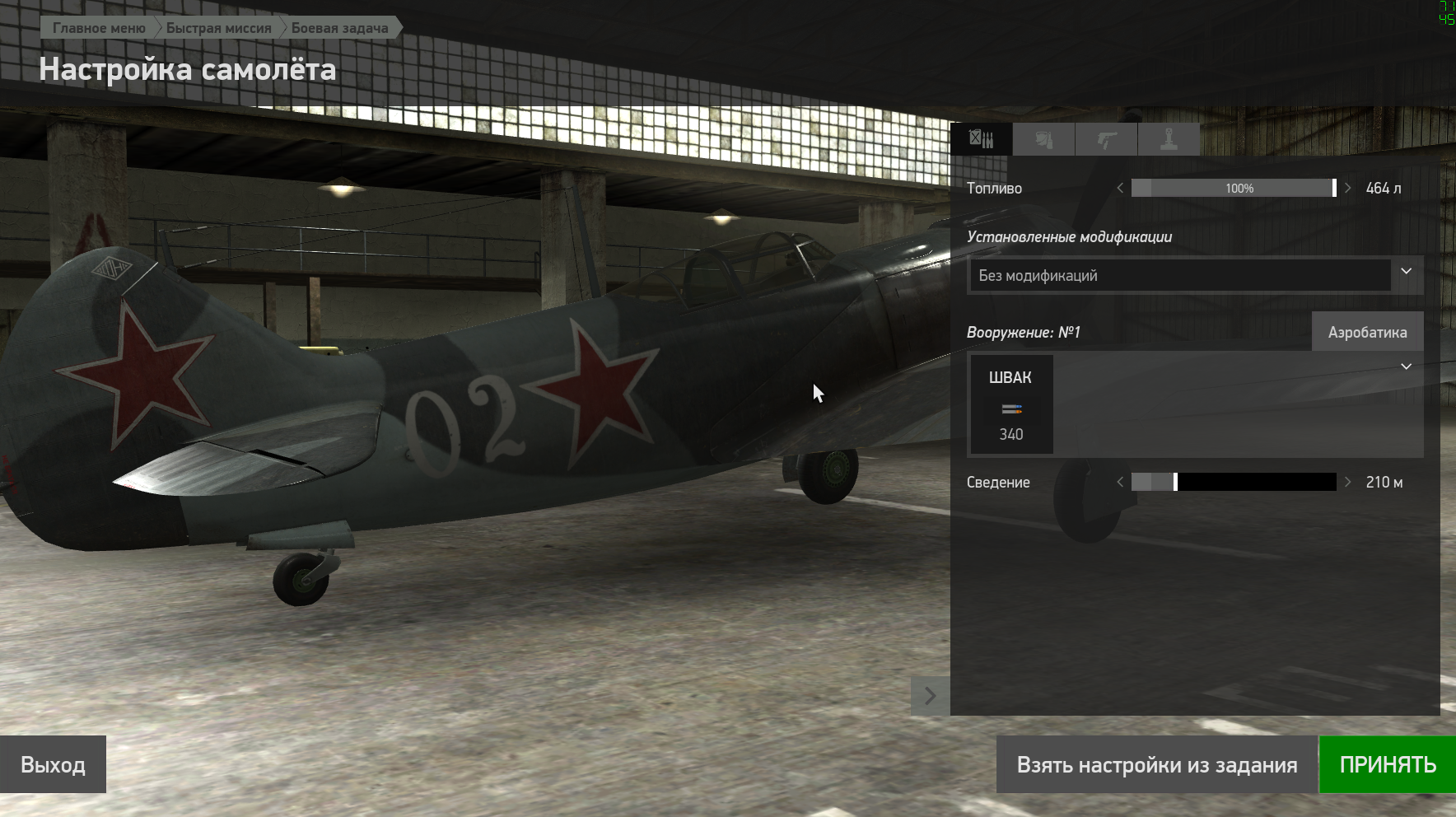Click Взять настройки из задания button

pos(1156,764)
